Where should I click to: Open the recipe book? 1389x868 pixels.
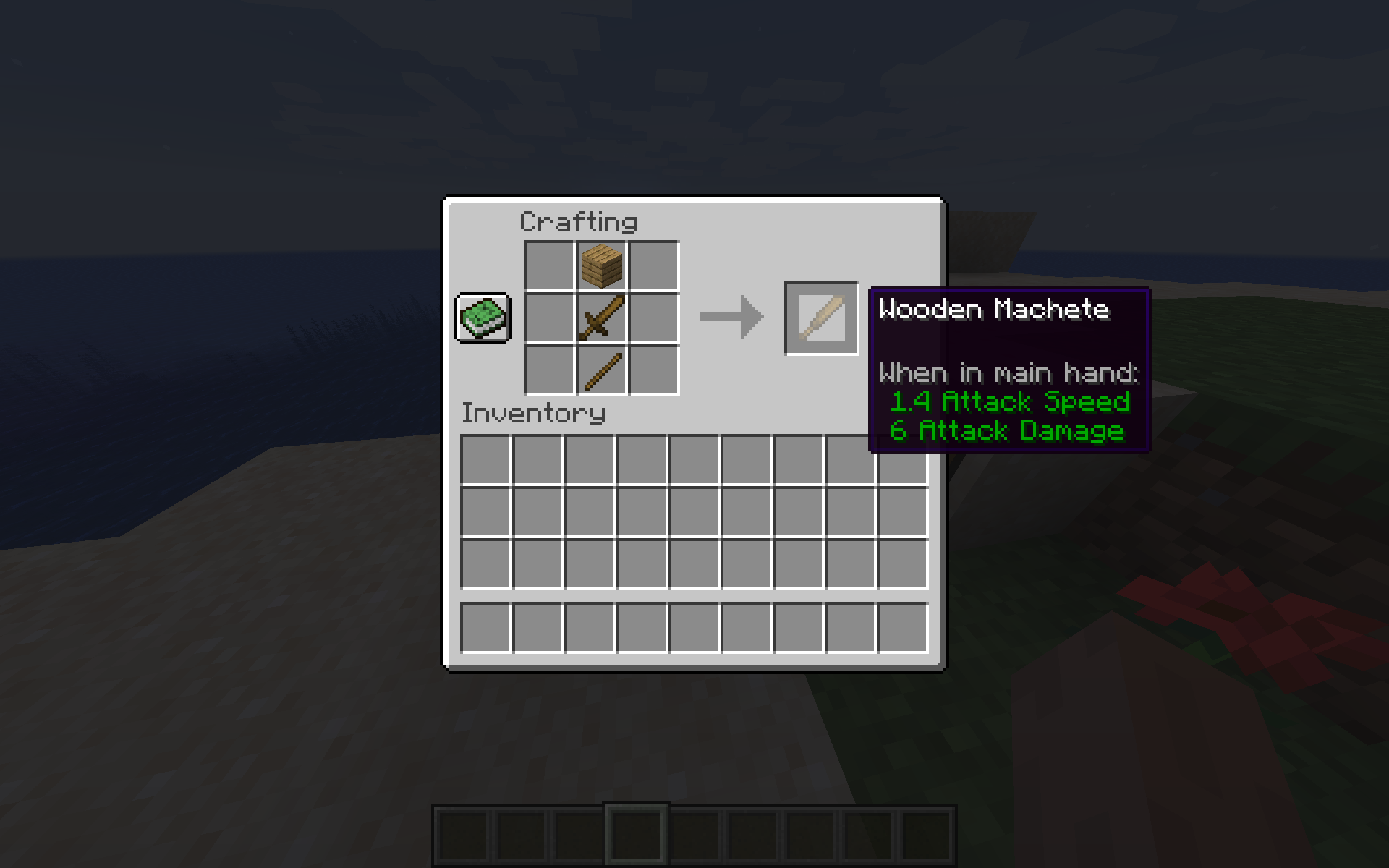tap(483, 317)
